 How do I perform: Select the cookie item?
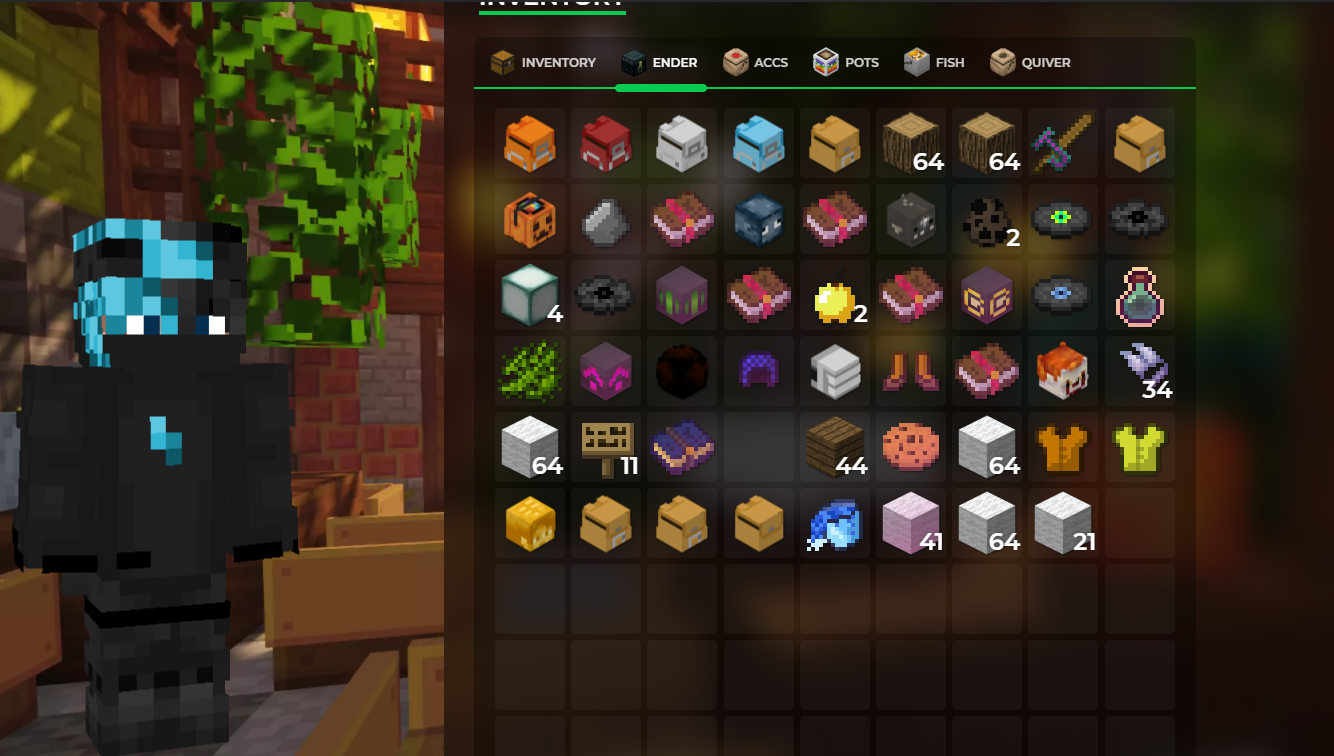tap(910, 447)
